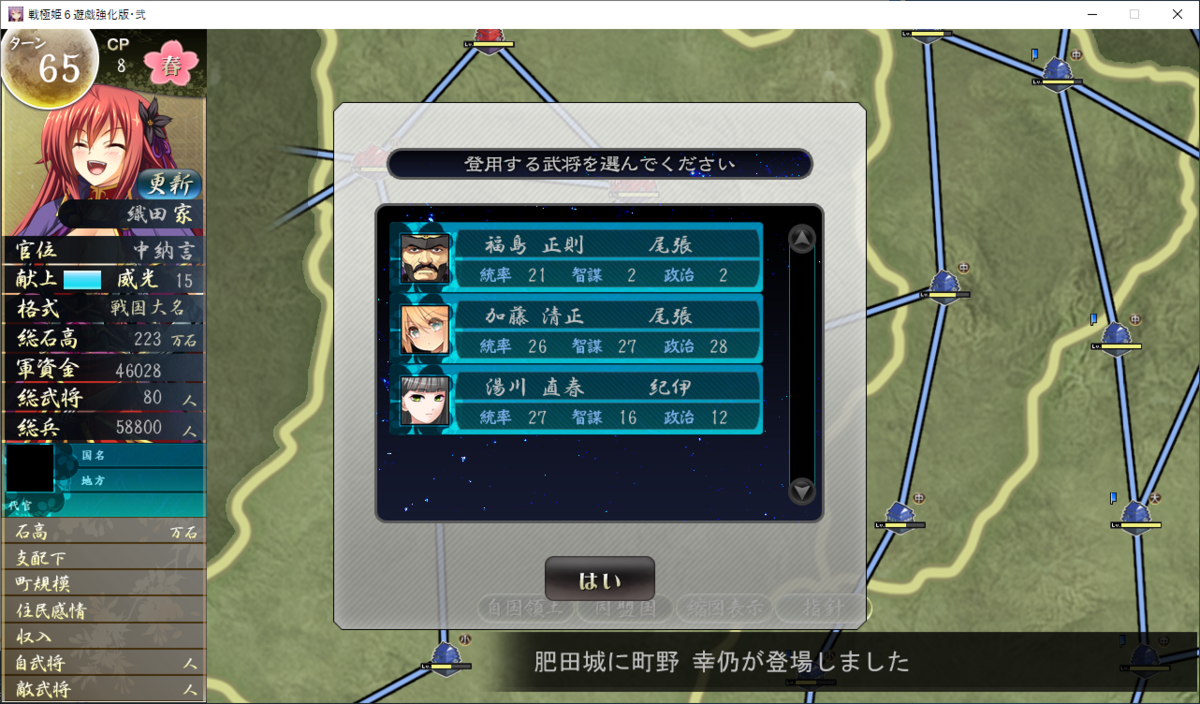Minimize the game window

click(x=1087, y=14)
